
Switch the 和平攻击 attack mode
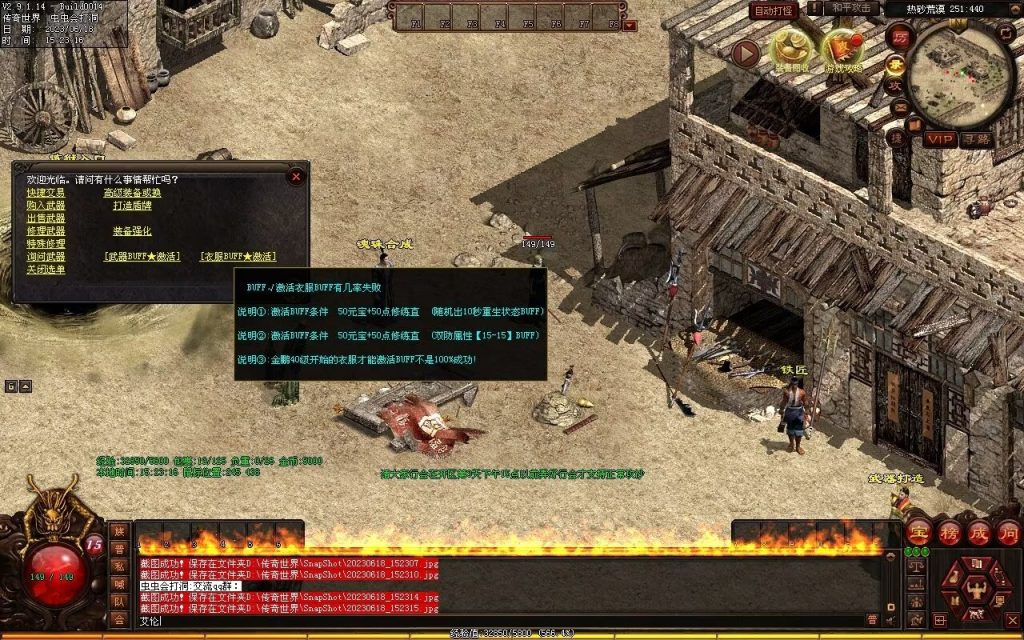[x=852, y=9]
